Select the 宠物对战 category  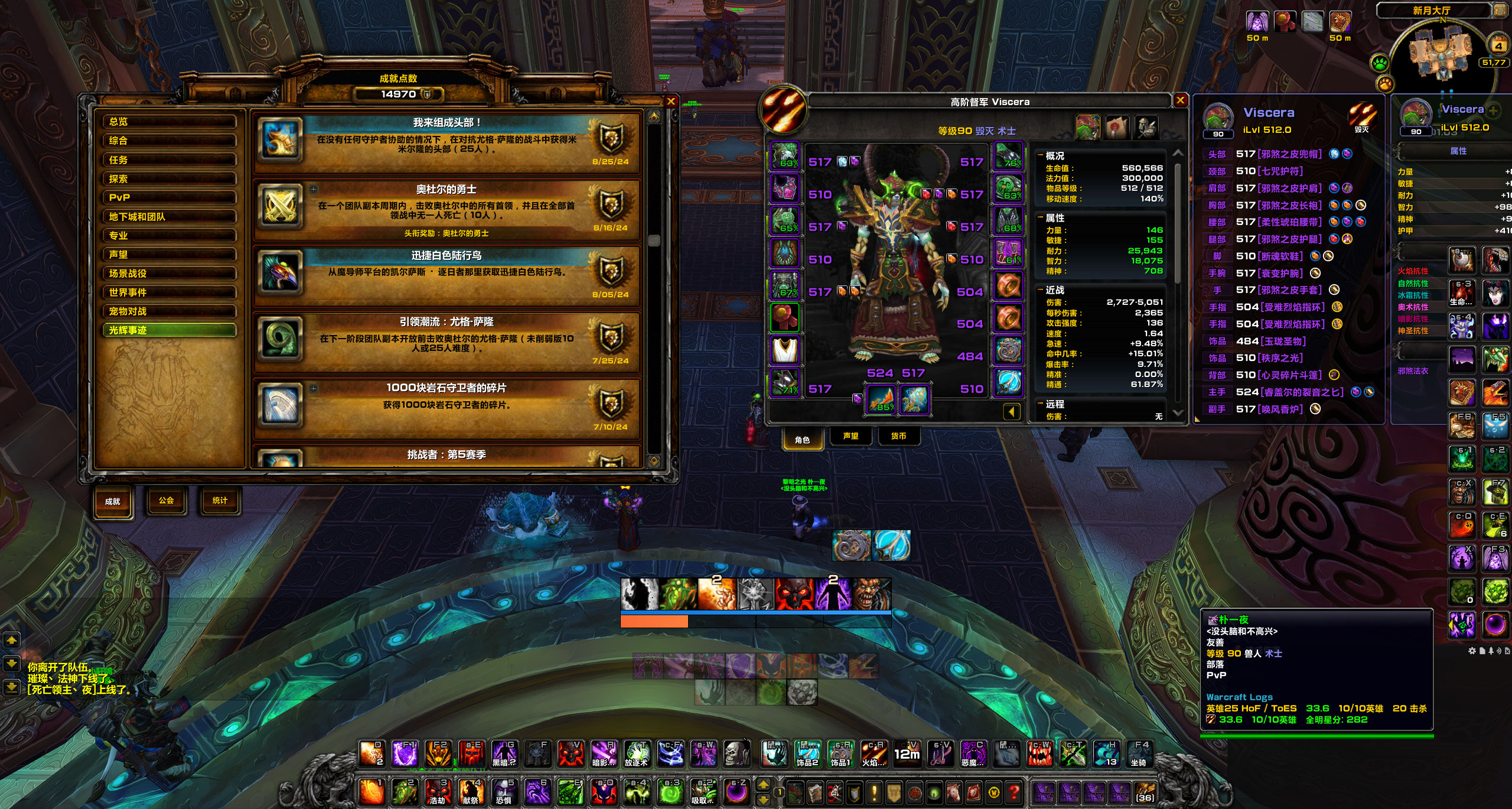coord(170,311)
